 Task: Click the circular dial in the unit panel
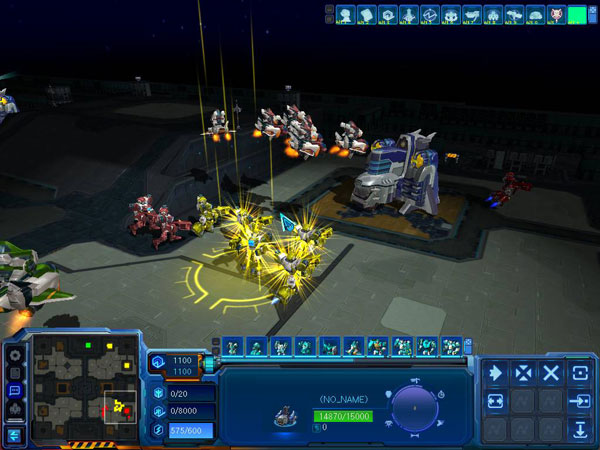pyautogui.click(x=412, y=408)
